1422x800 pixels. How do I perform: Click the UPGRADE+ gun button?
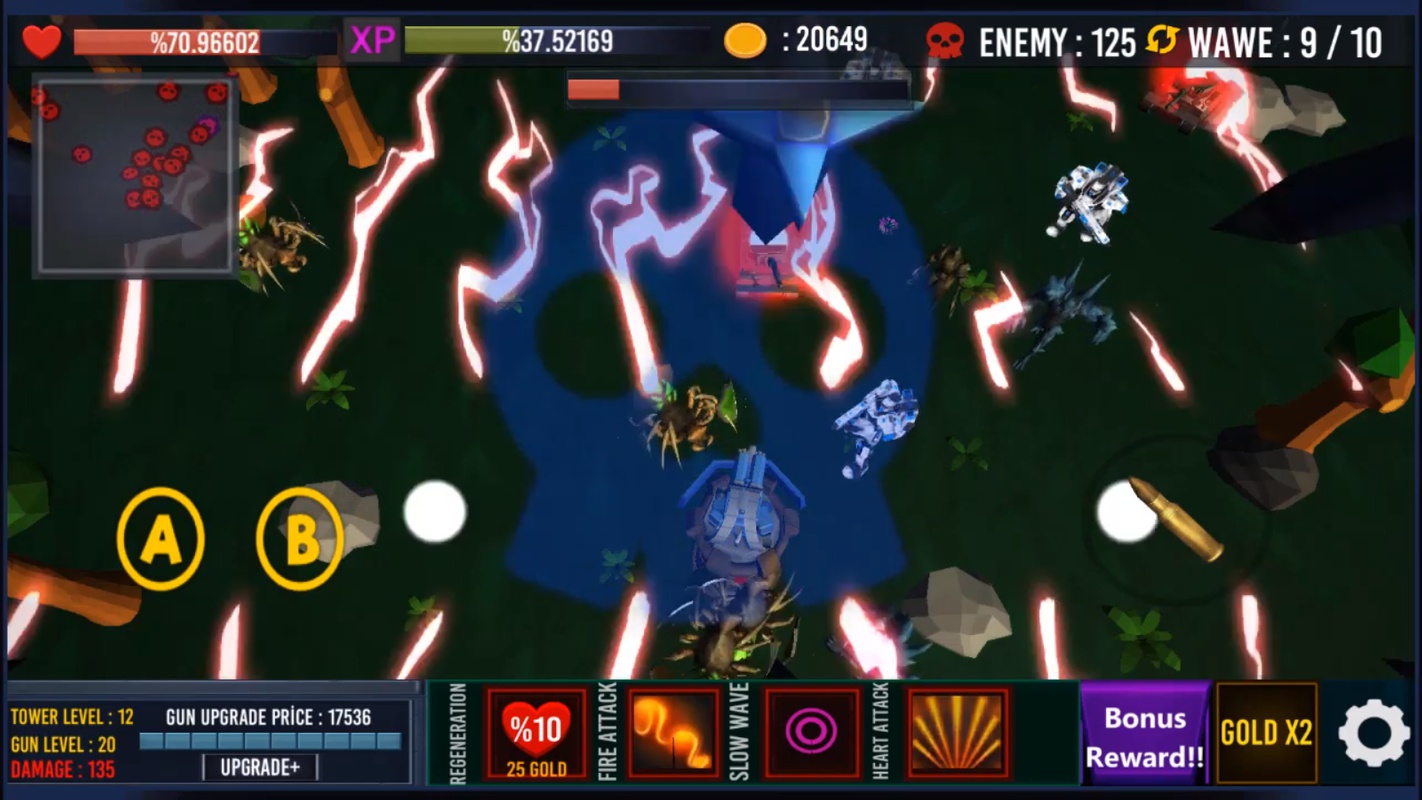tap(260, 767)
